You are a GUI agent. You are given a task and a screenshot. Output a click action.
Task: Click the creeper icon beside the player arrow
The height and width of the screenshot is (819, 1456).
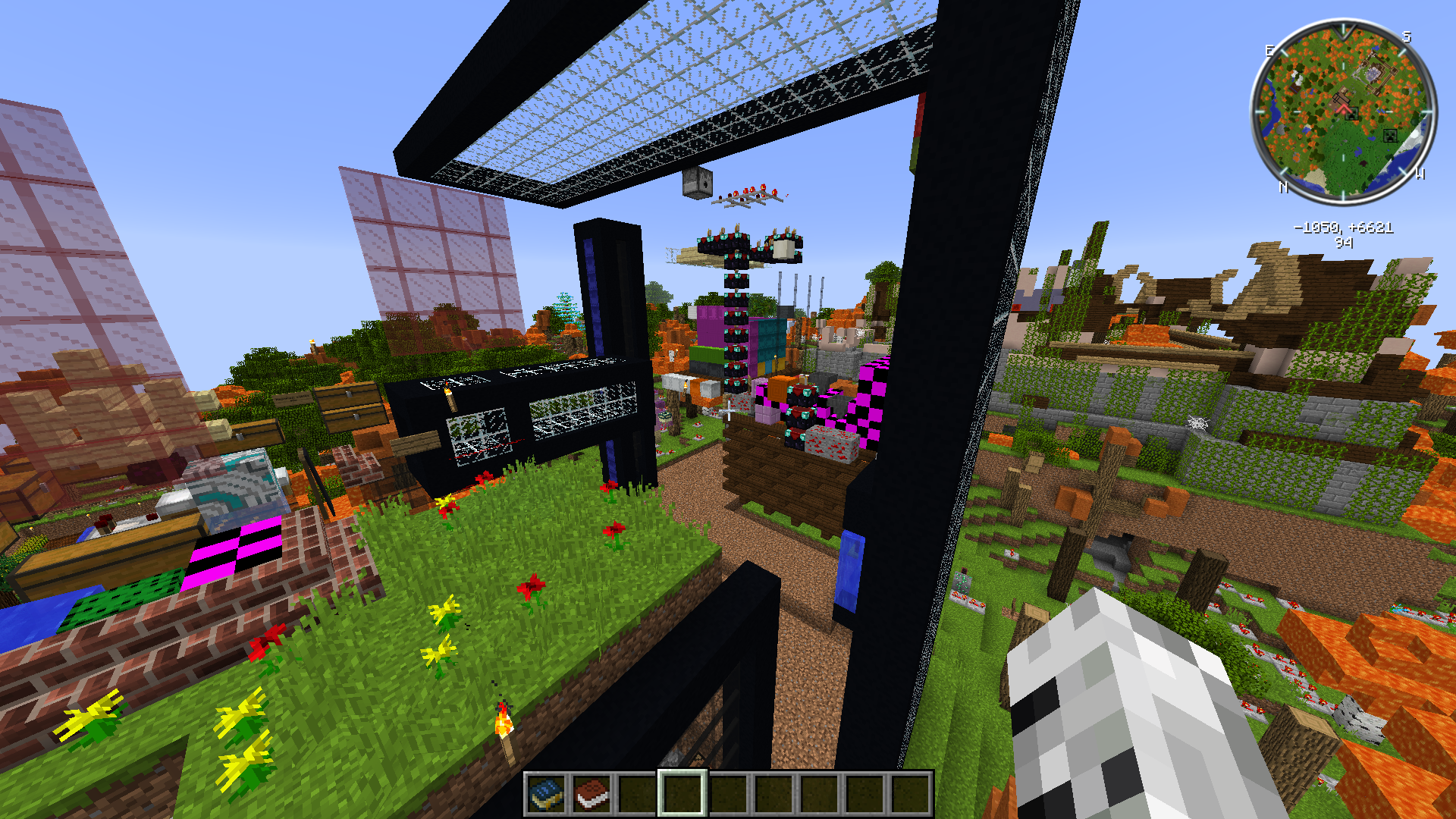(1353, 115)
